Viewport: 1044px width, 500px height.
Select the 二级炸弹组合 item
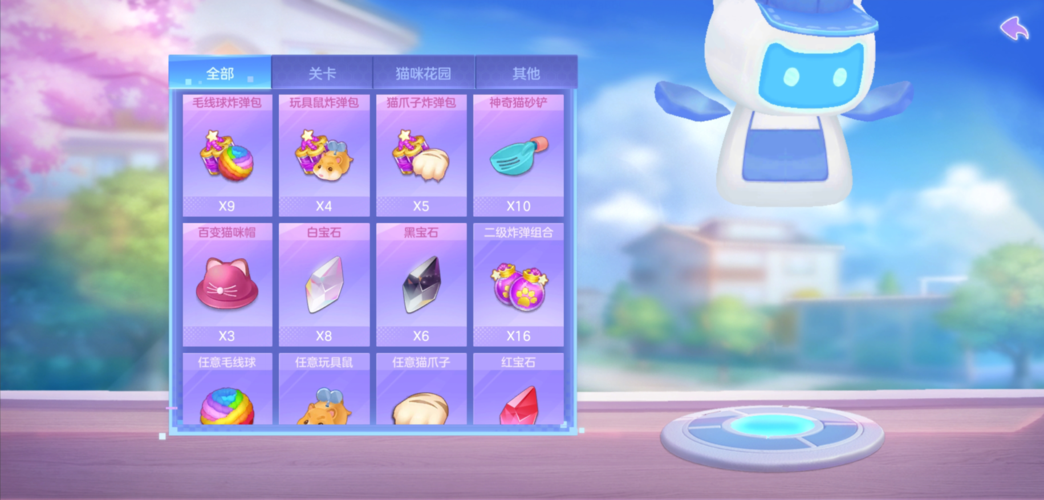[518, 285]
